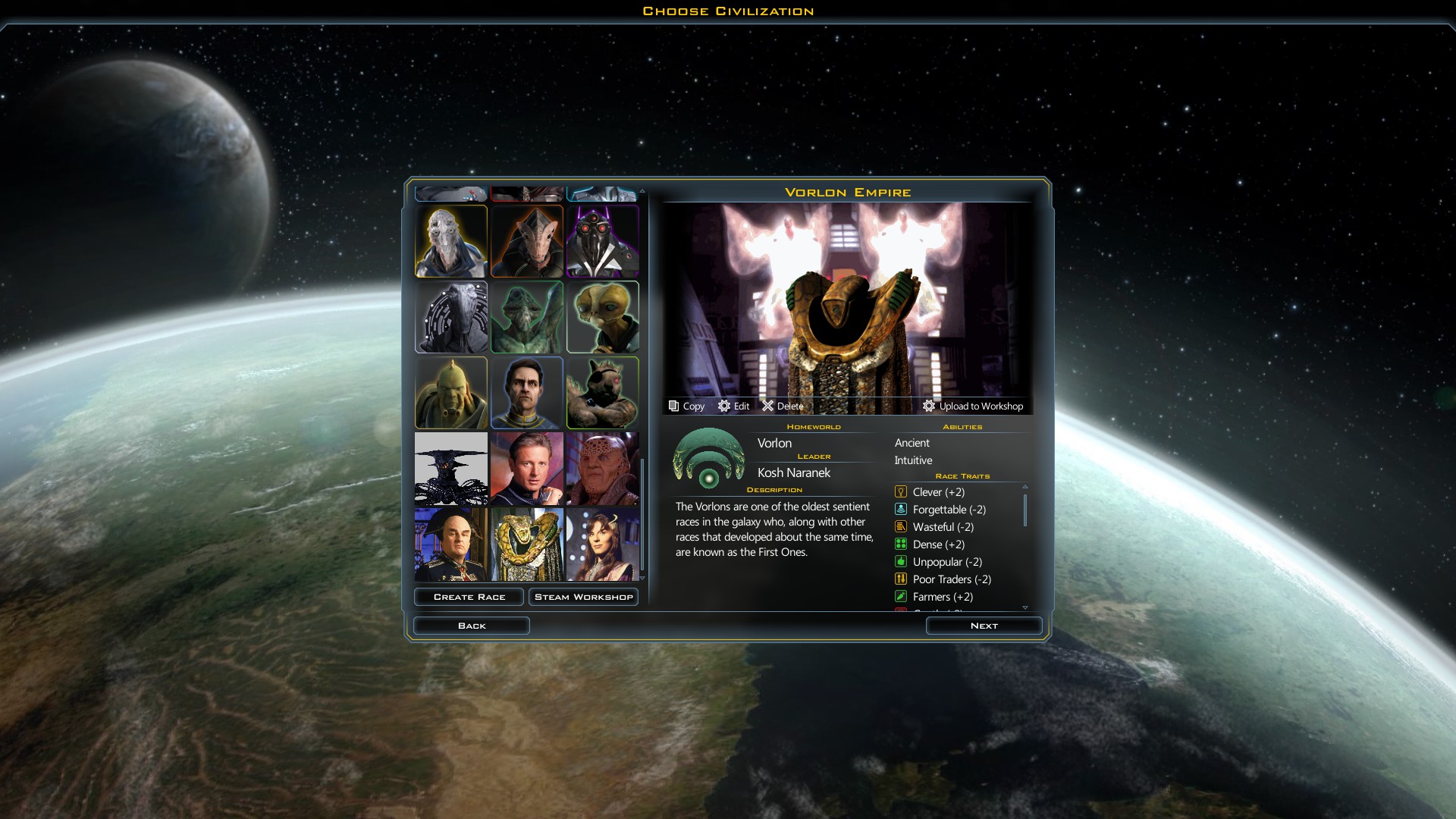The image size is (1456, 819).
Task: Click the Next button
Action: click(x=984, y=626)
